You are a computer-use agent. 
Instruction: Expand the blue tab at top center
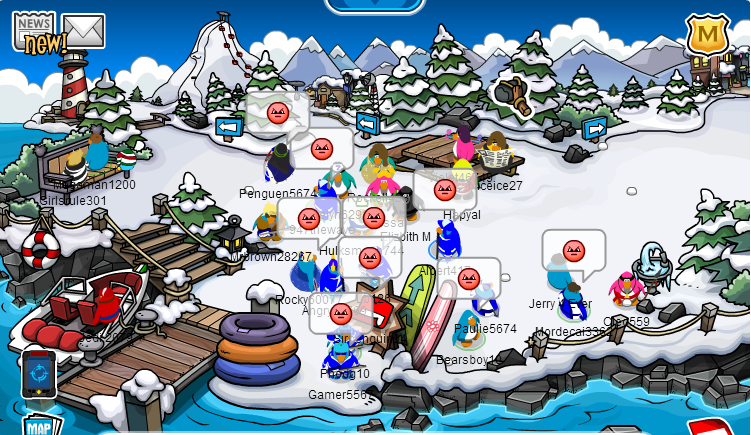[x=375, y=5]
